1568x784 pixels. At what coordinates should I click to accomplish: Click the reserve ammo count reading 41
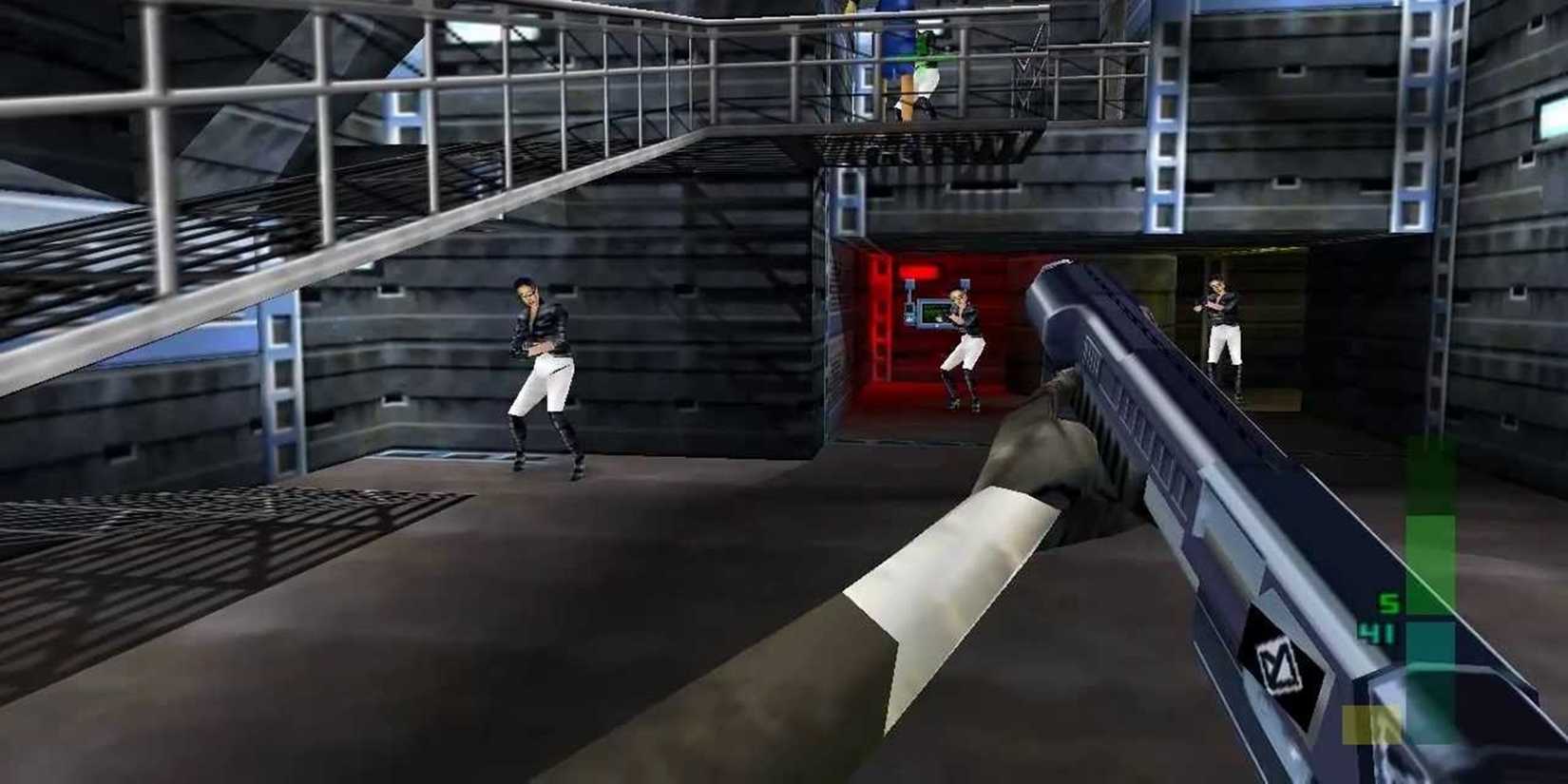click(x=1376, y=631)
